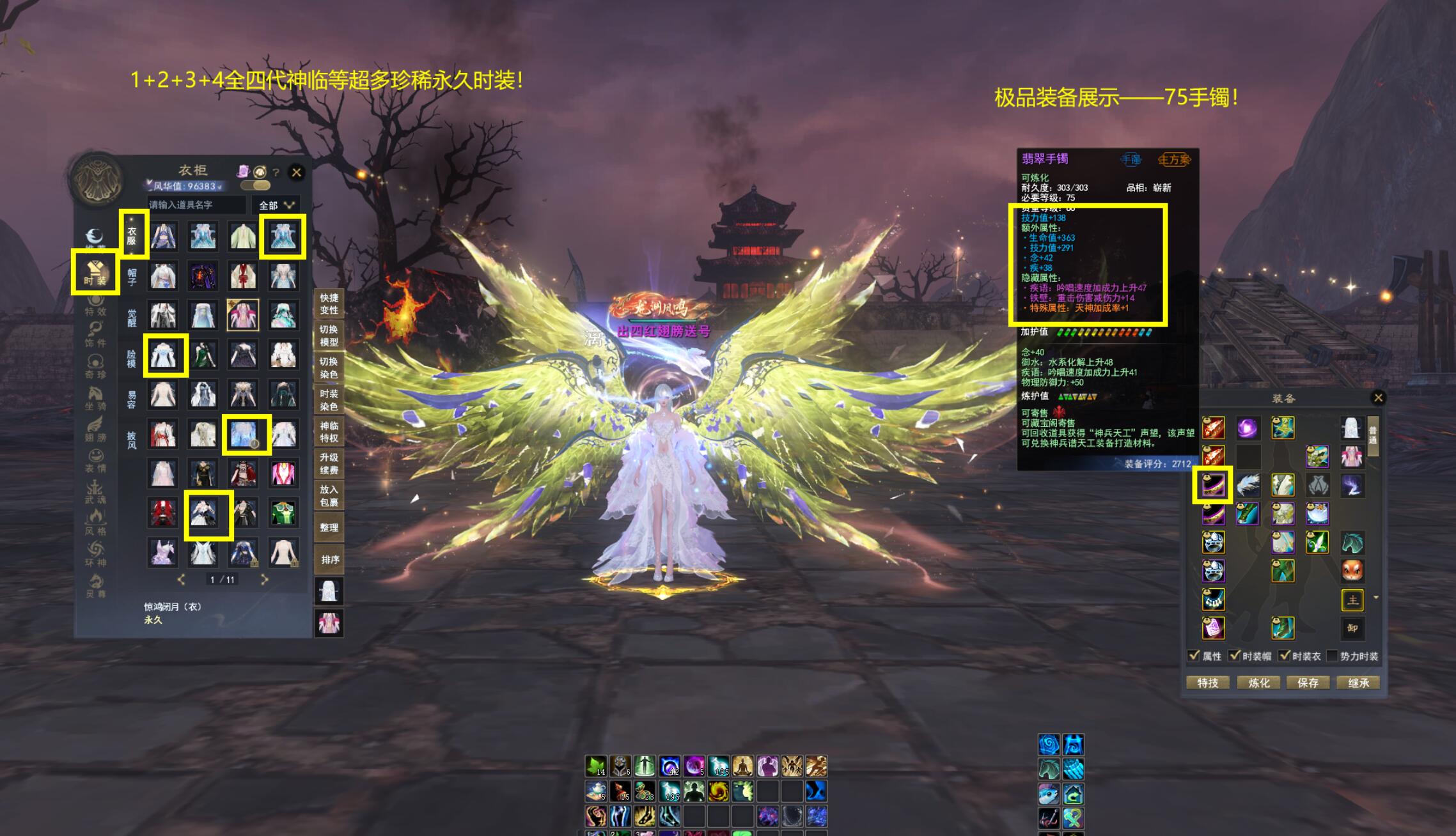The width and height of the screenshot is (1456, 836).
Task: Open the 坐骑 mount category
Action: pos(95,398)
